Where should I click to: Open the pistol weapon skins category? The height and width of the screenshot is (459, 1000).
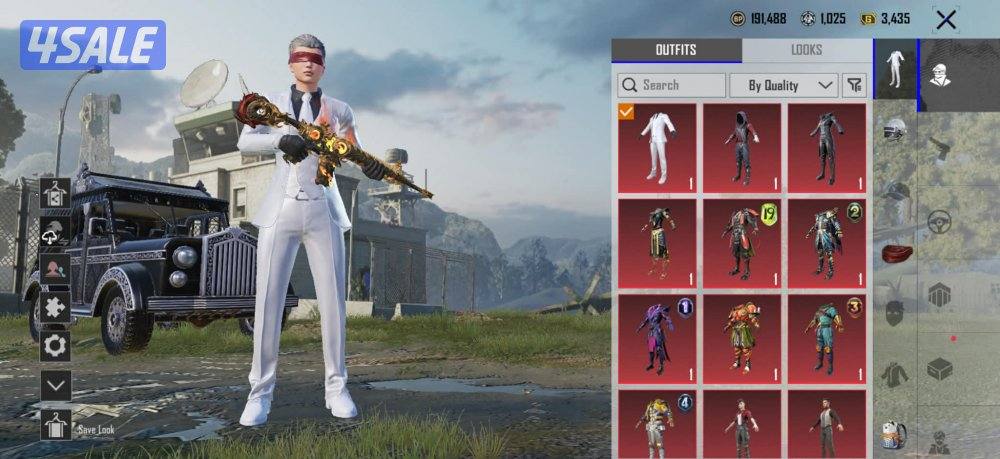pos(939,147)
